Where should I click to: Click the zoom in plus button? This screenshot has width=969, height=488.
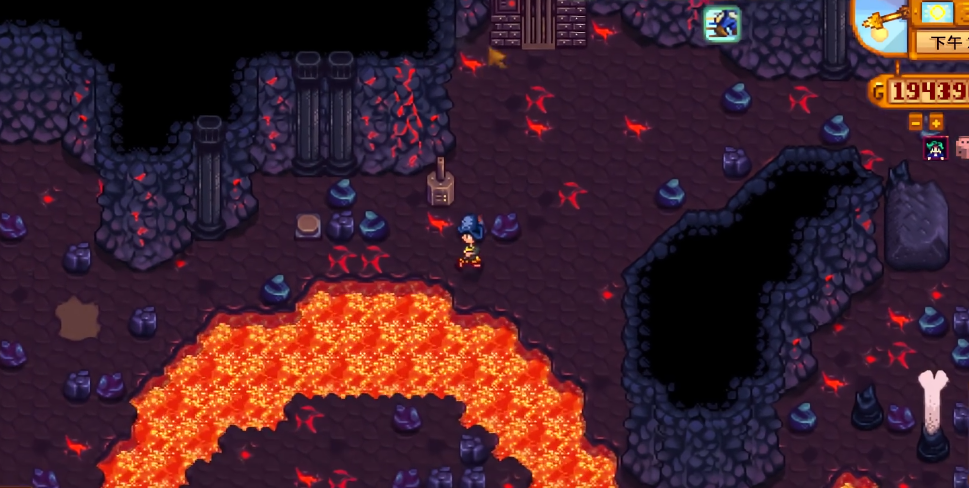[936, 122]
